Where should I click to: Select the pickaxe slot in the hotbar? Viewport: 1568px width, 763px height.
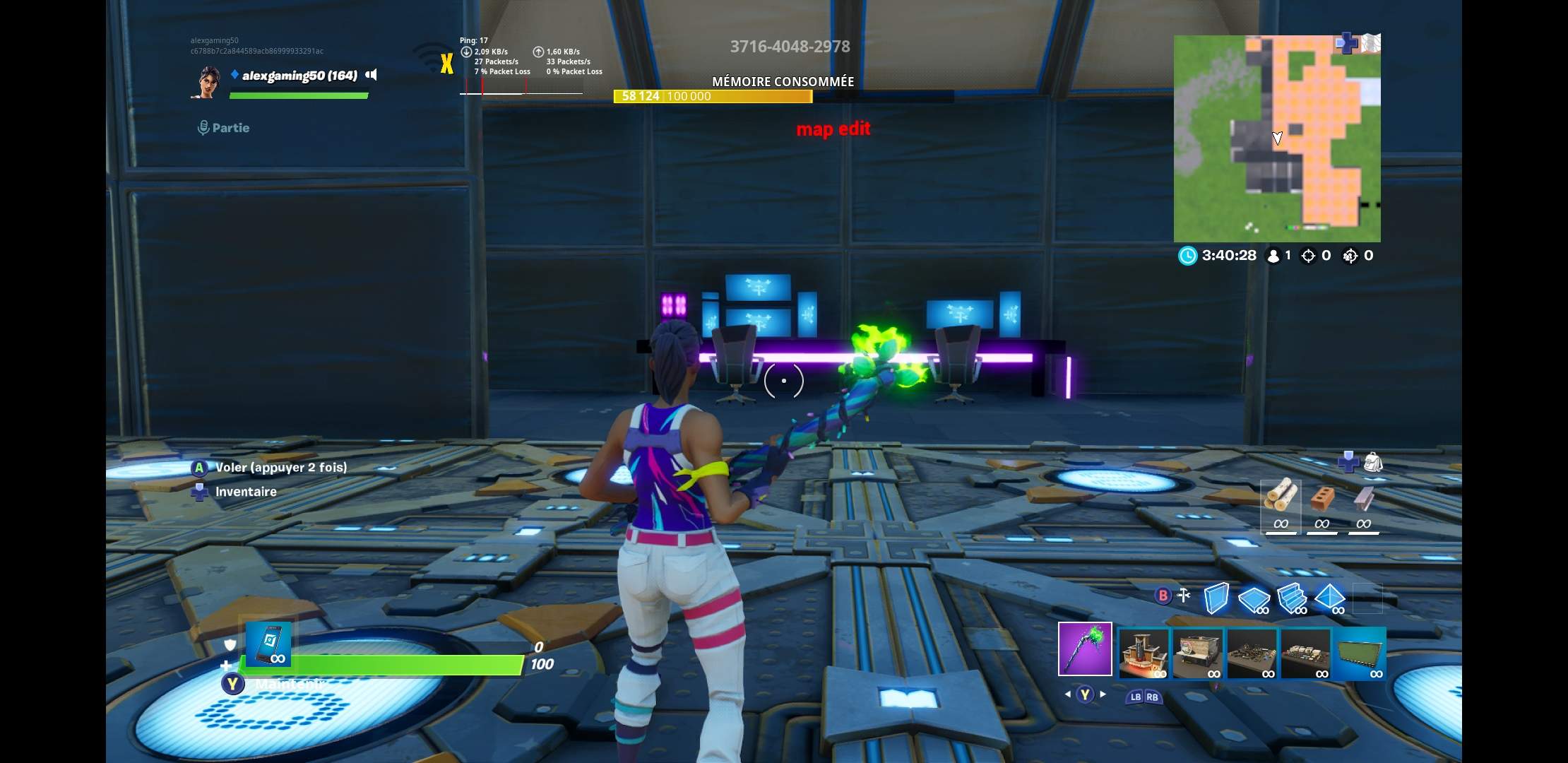[1085, 649]
